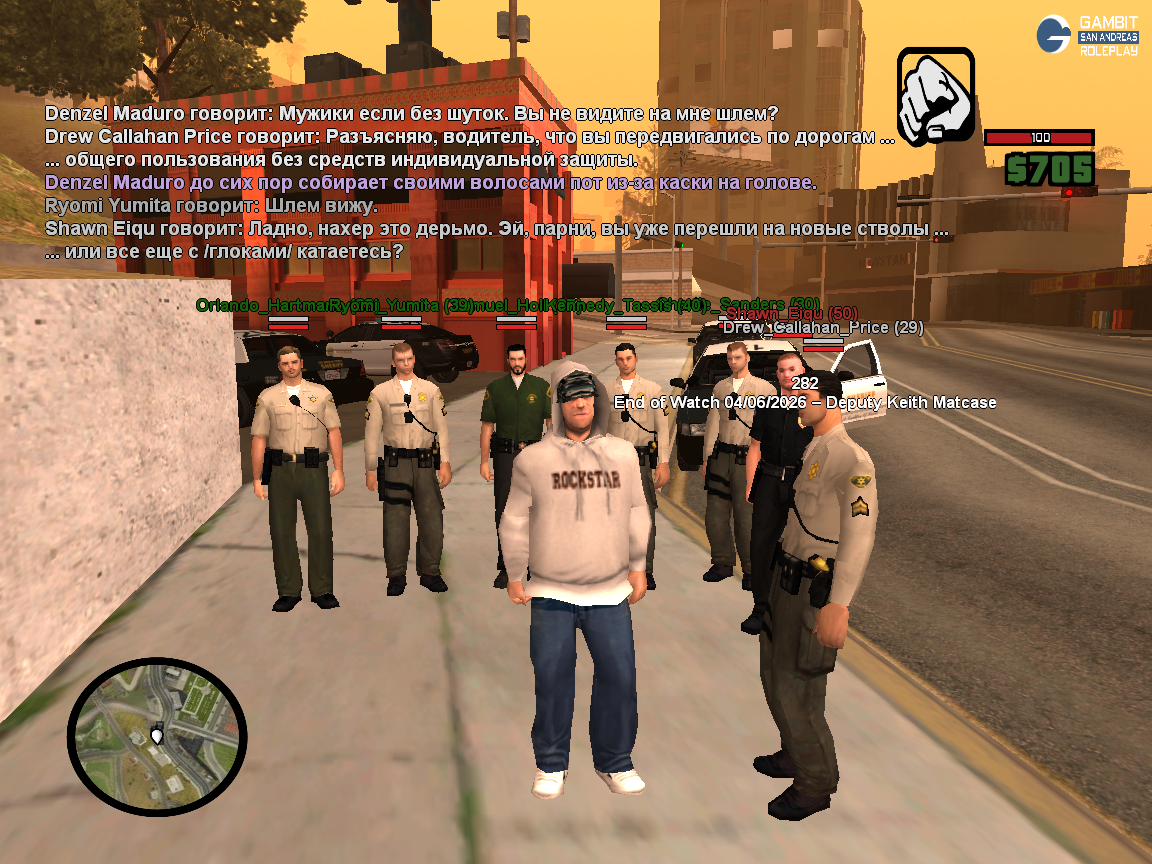Click the Gambit San Andreas Roleplay logo
Screen dimensions: 1152x864
coord(1087,35)
